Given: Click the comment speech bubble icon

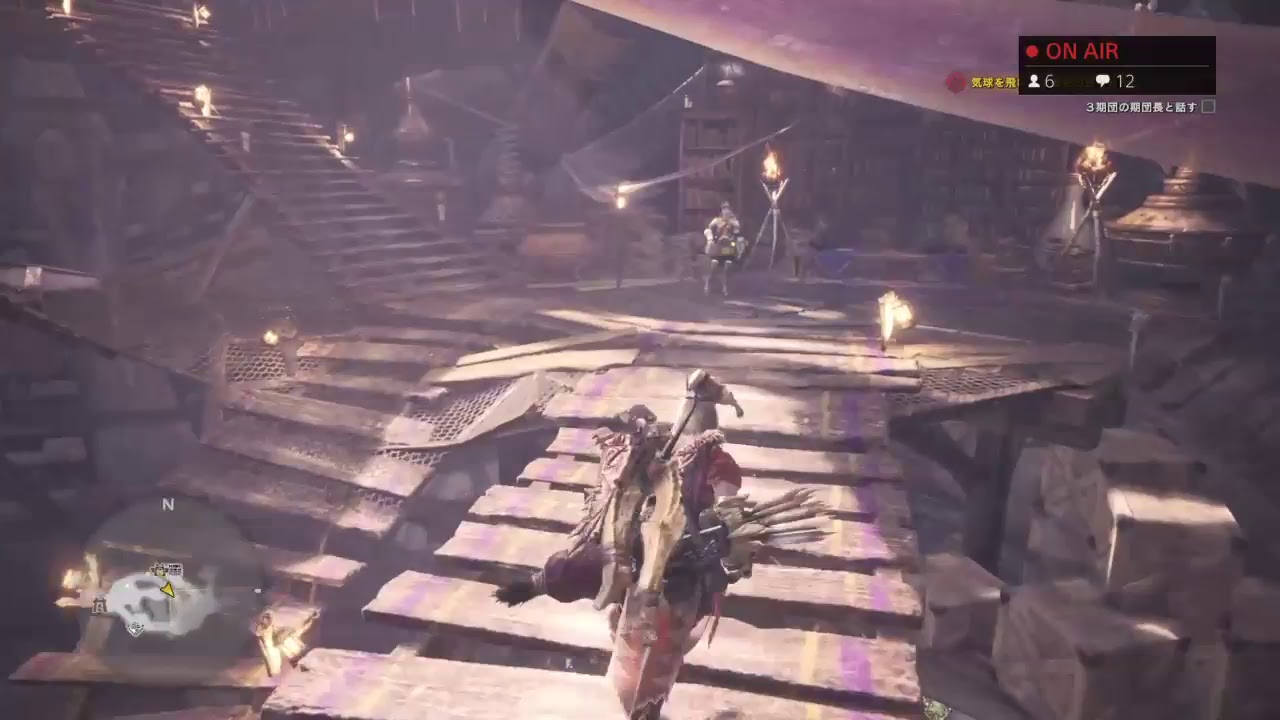Looking at the screenshot, I should [x=1103, y=81].
